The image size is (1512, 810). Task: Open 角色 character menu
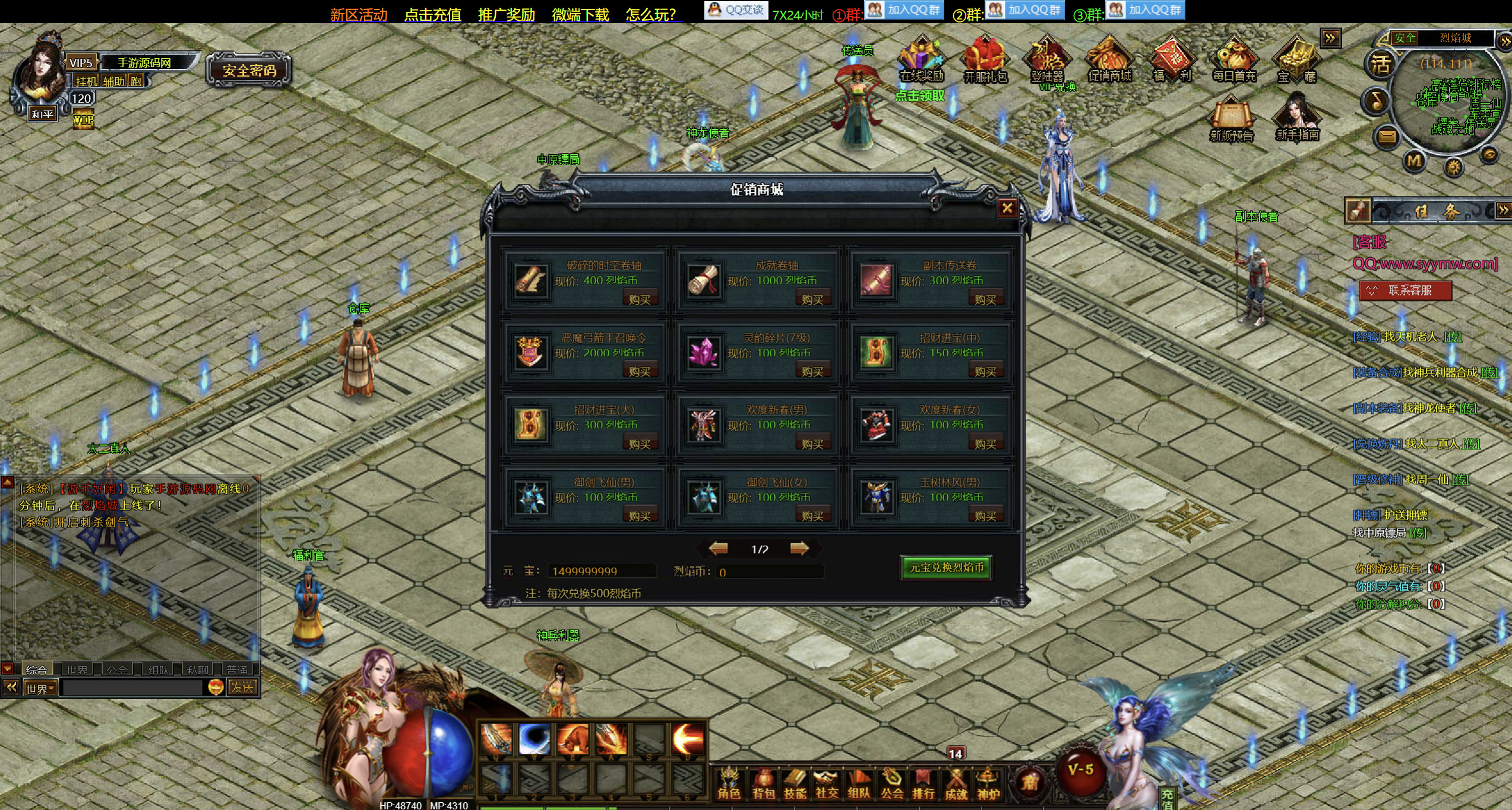[x=729, y=784]
